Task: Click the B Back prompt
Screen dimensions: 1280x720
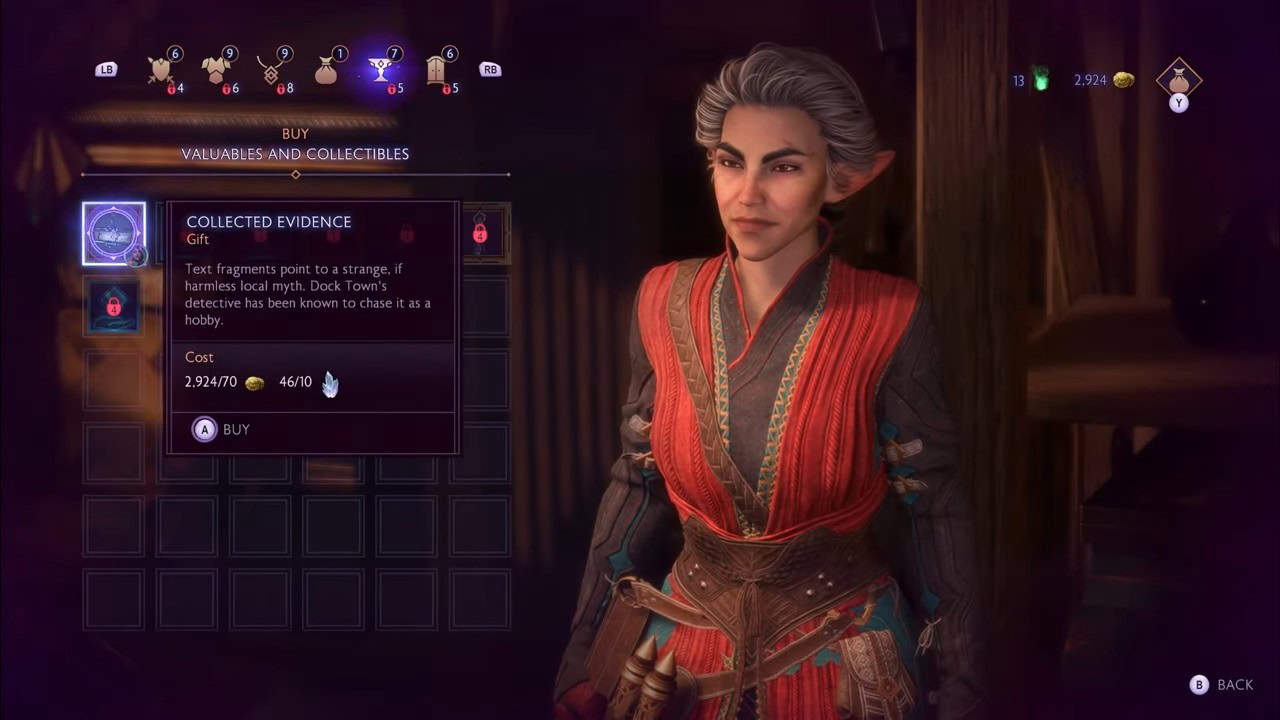Action: click(1218, 686)
